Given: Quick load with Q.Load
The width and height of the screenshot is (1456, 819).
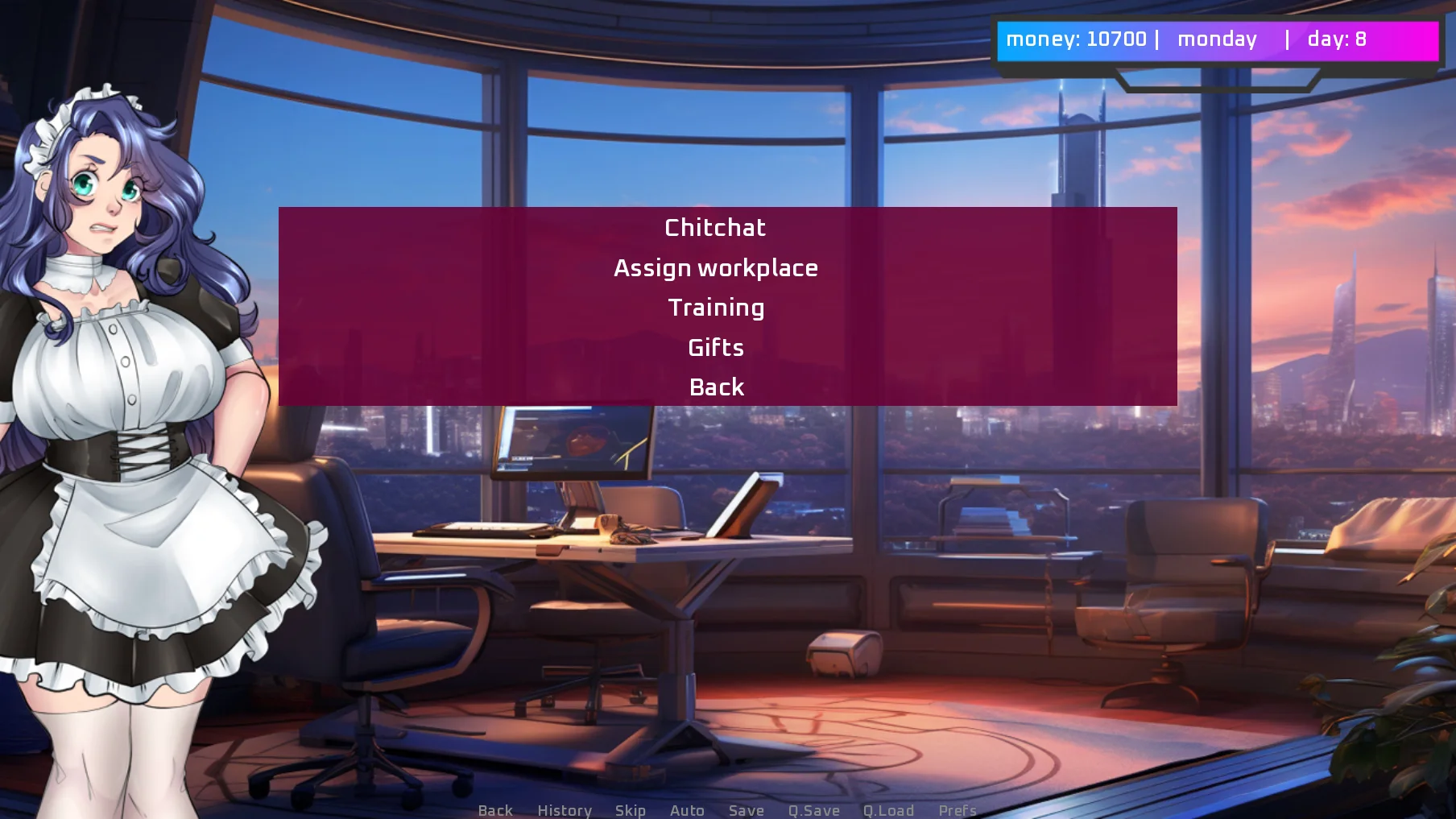Looking at the screenshot, I should click(888, 810).
